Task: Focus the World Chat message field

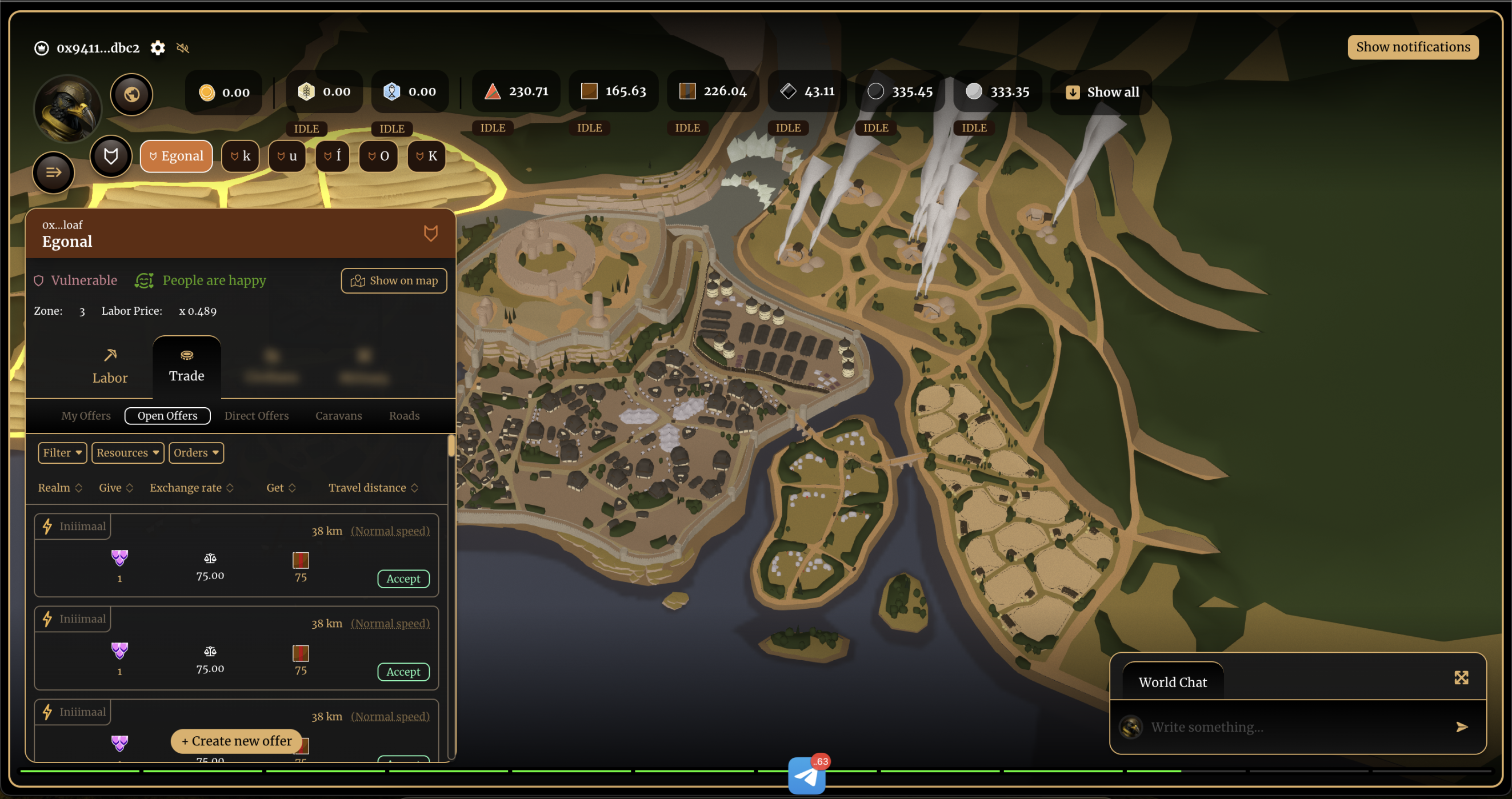Action: point(1291,727)
